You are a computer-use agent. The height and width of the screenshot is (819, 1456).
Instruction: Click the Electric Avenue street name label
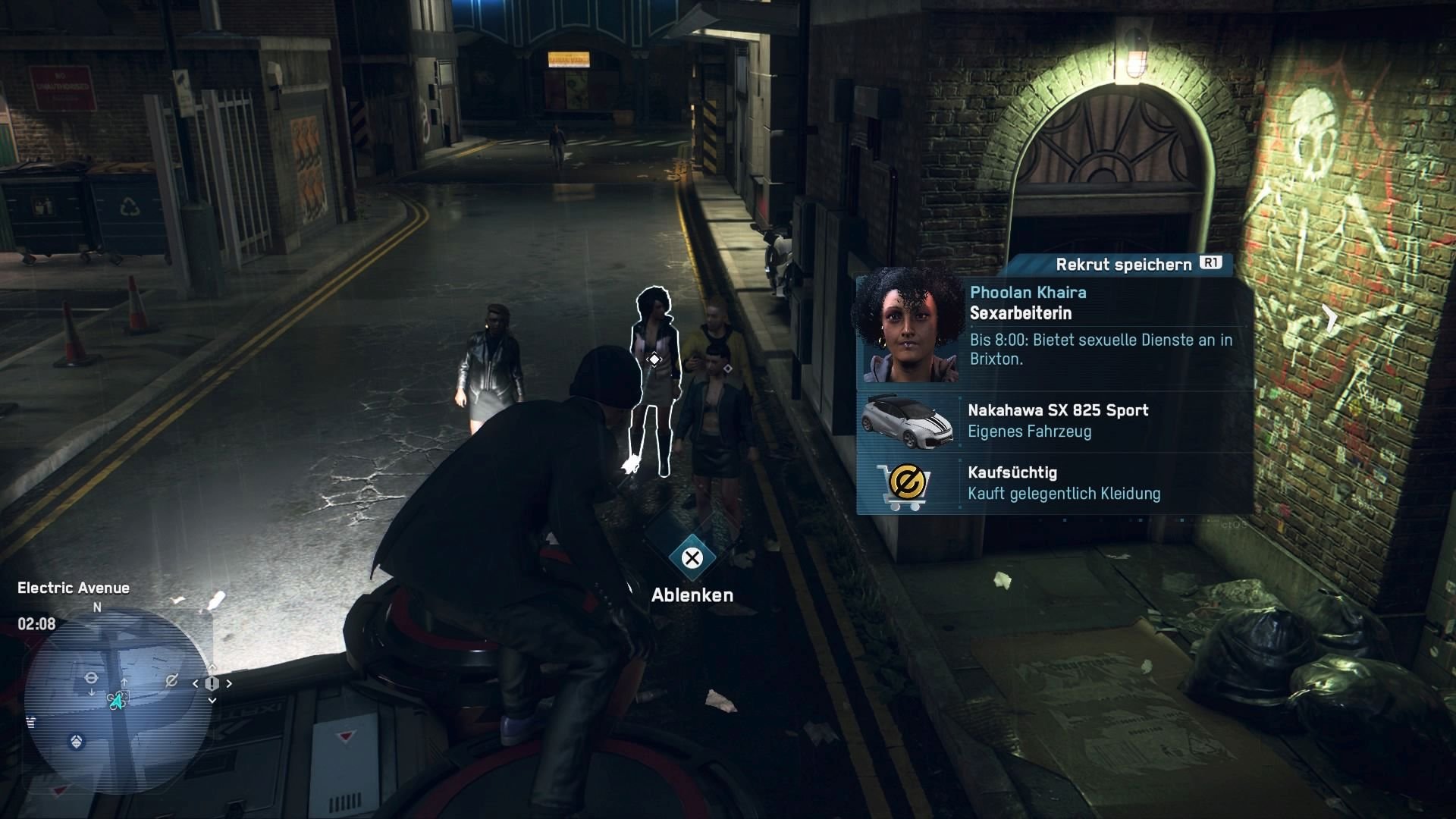[x=74, y=587]
